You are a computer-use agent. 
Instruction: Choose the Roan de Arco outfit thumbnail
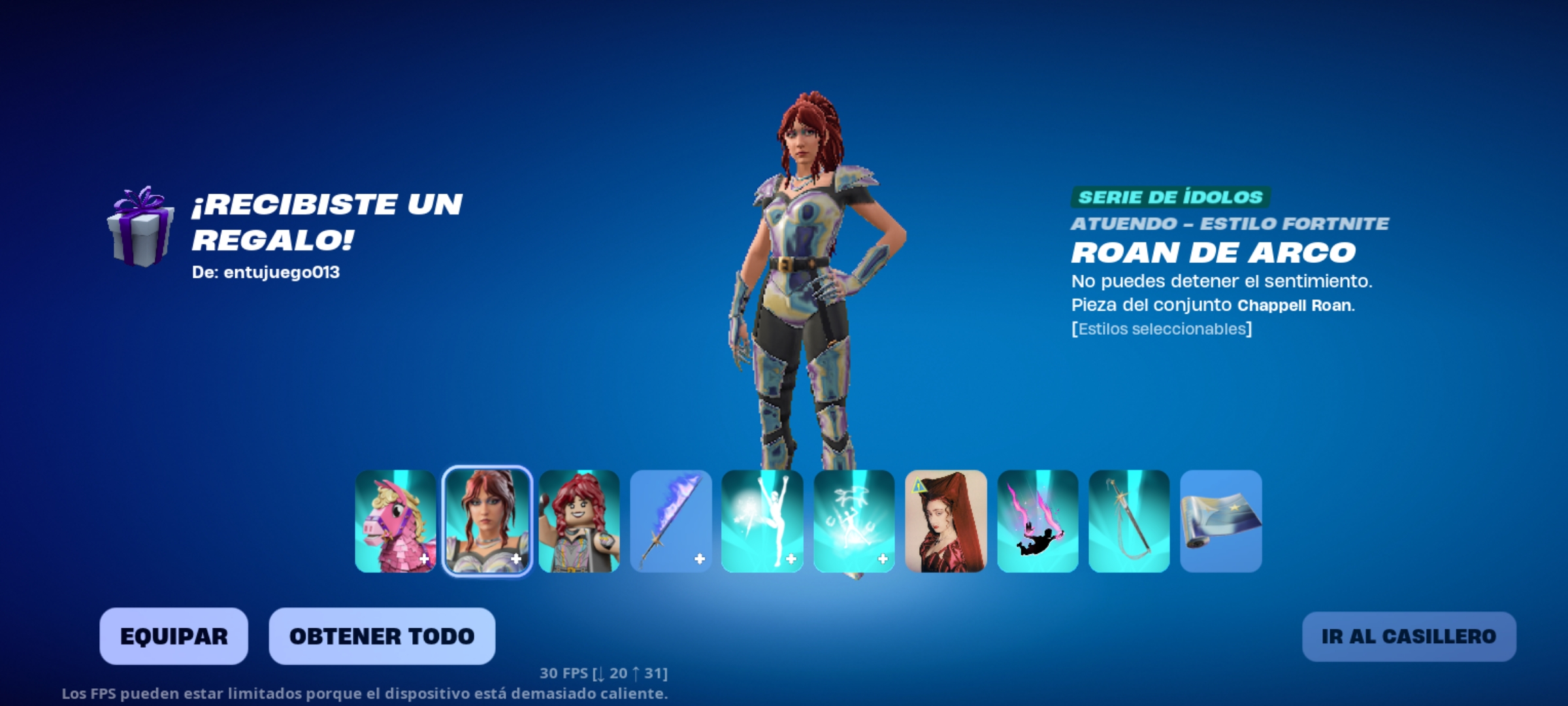point(487,521)
